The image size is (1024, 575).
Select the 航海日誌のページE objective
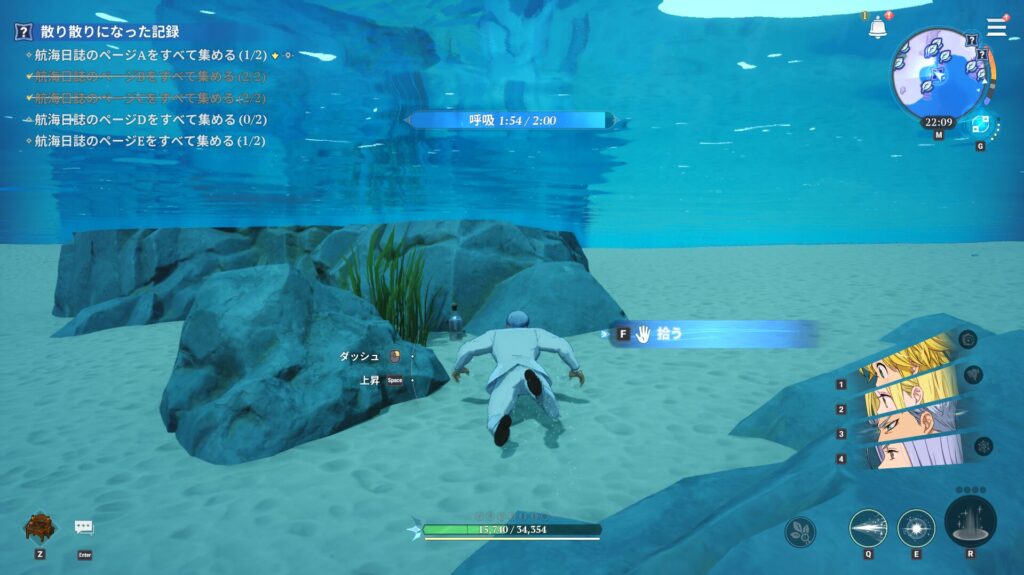point(149,141)
